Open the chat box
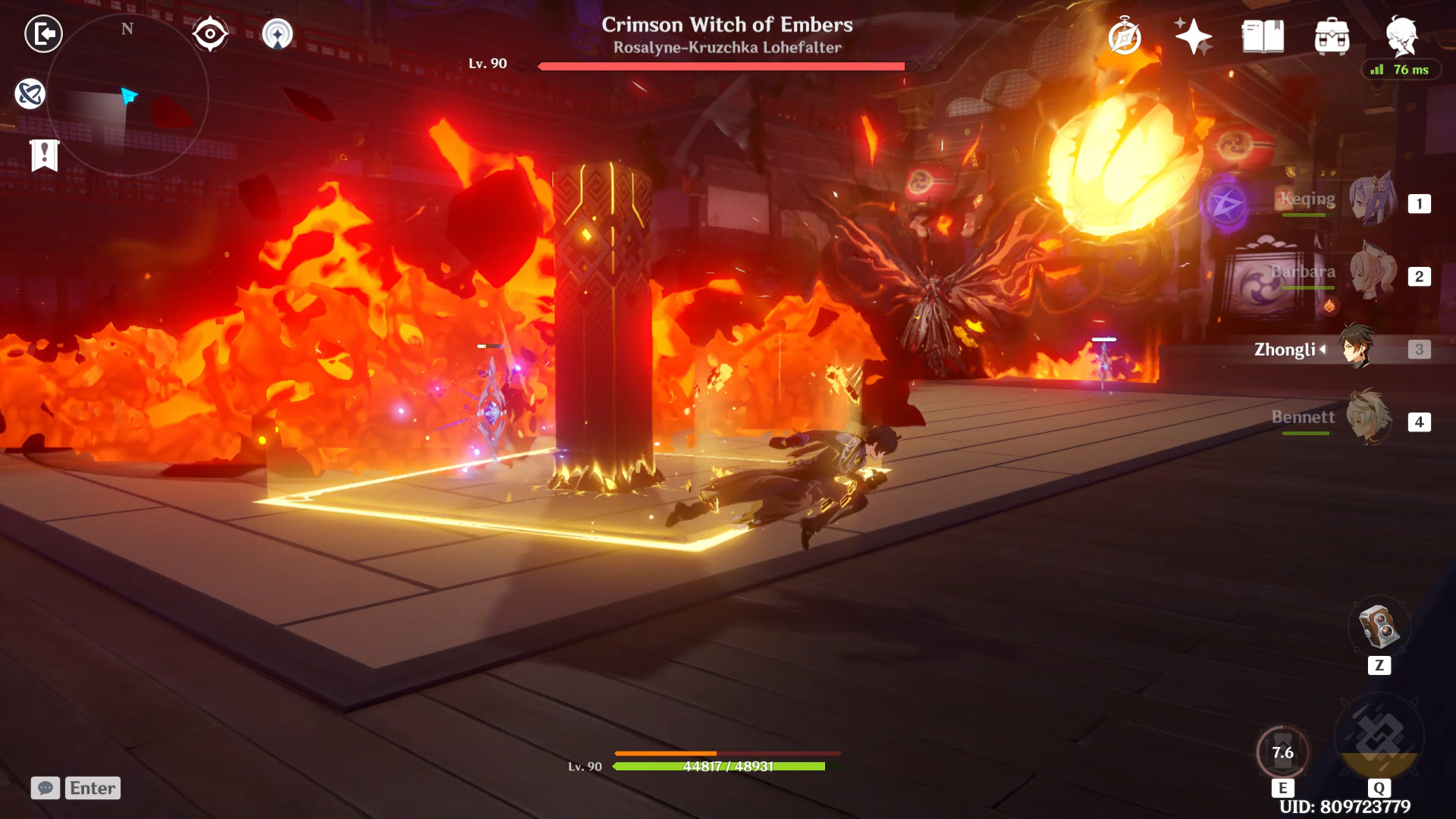Image resolution: width=1456 pixels, height=819 pixels. pos(45,788)
